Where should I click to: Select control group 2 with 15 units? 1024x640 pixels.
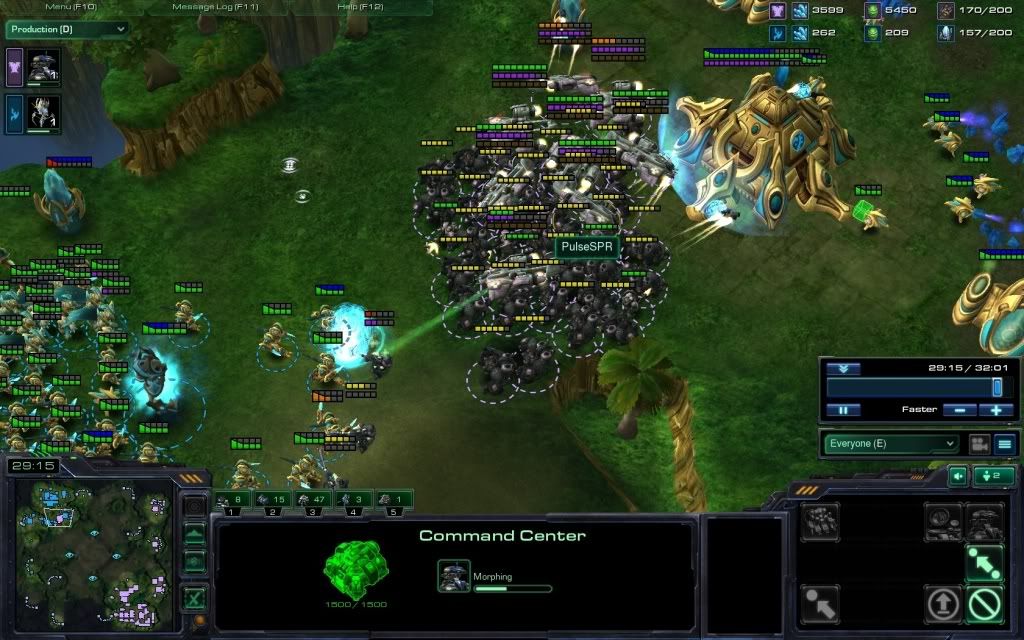click(273, 499)
